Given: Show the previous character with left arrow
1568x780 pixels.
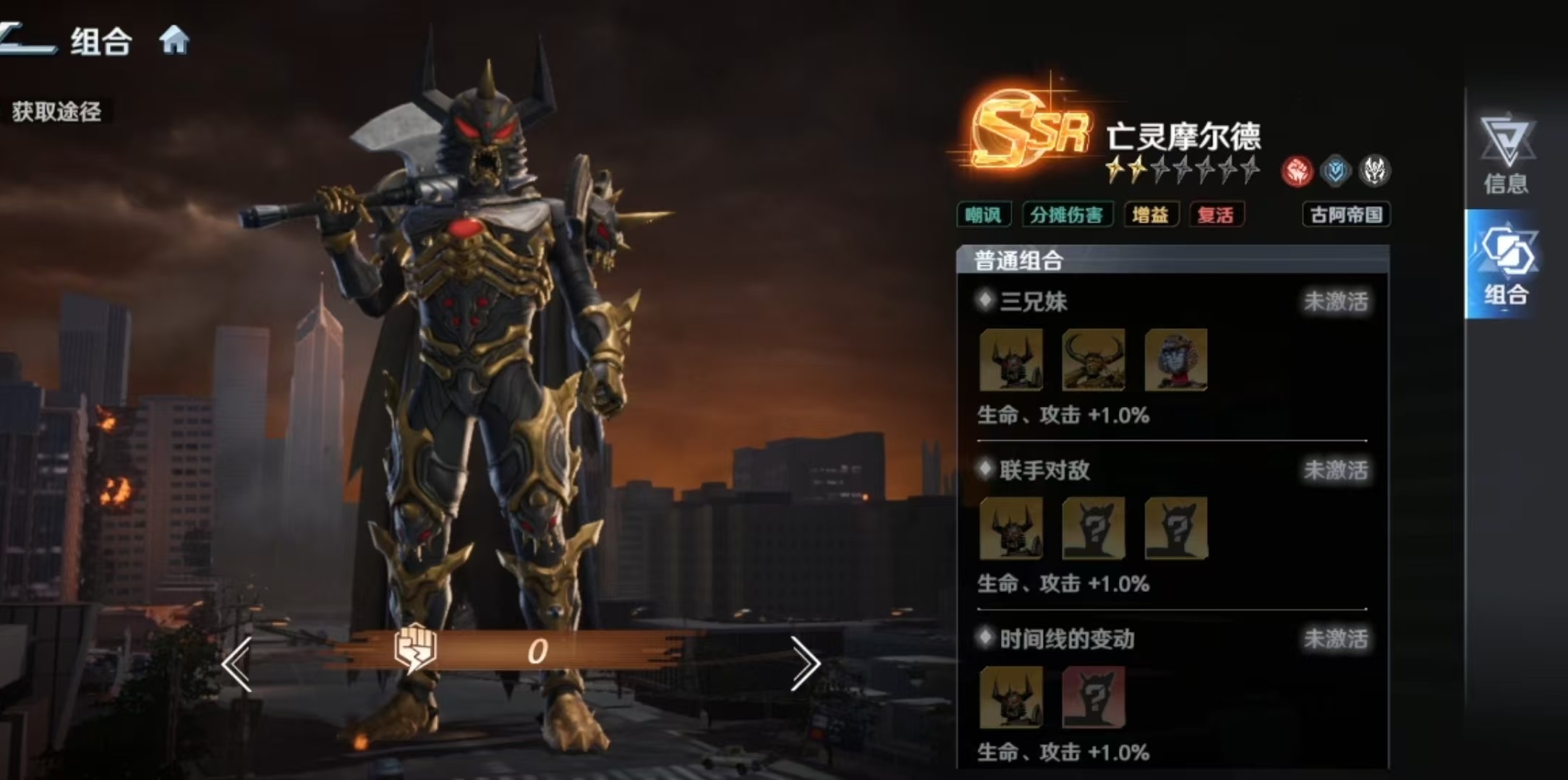Looking at the screenshot, I should click(x=237, y=664).
